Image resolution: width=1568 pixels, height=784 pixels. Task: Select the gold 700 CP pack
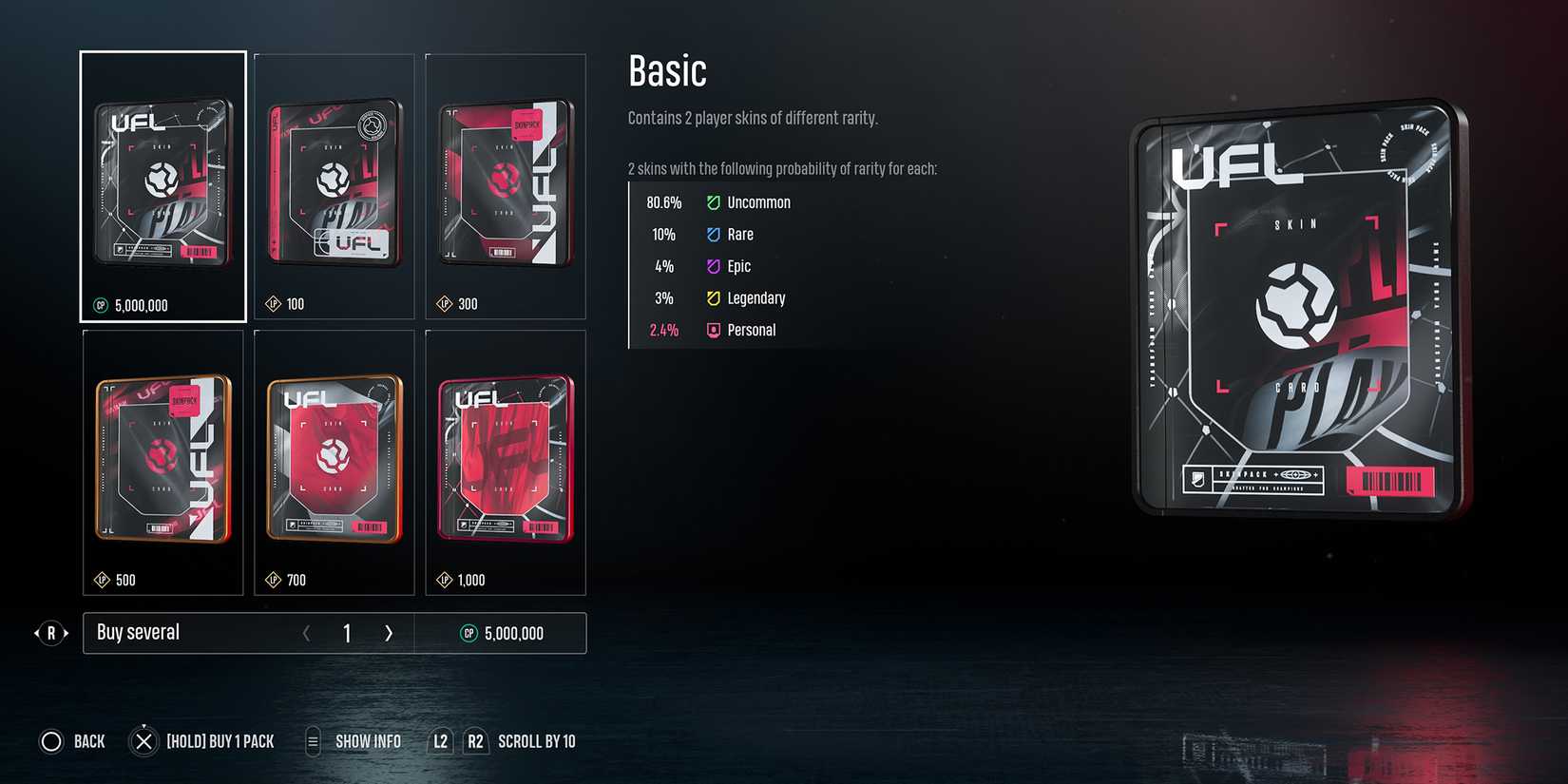tap(335, 456)
